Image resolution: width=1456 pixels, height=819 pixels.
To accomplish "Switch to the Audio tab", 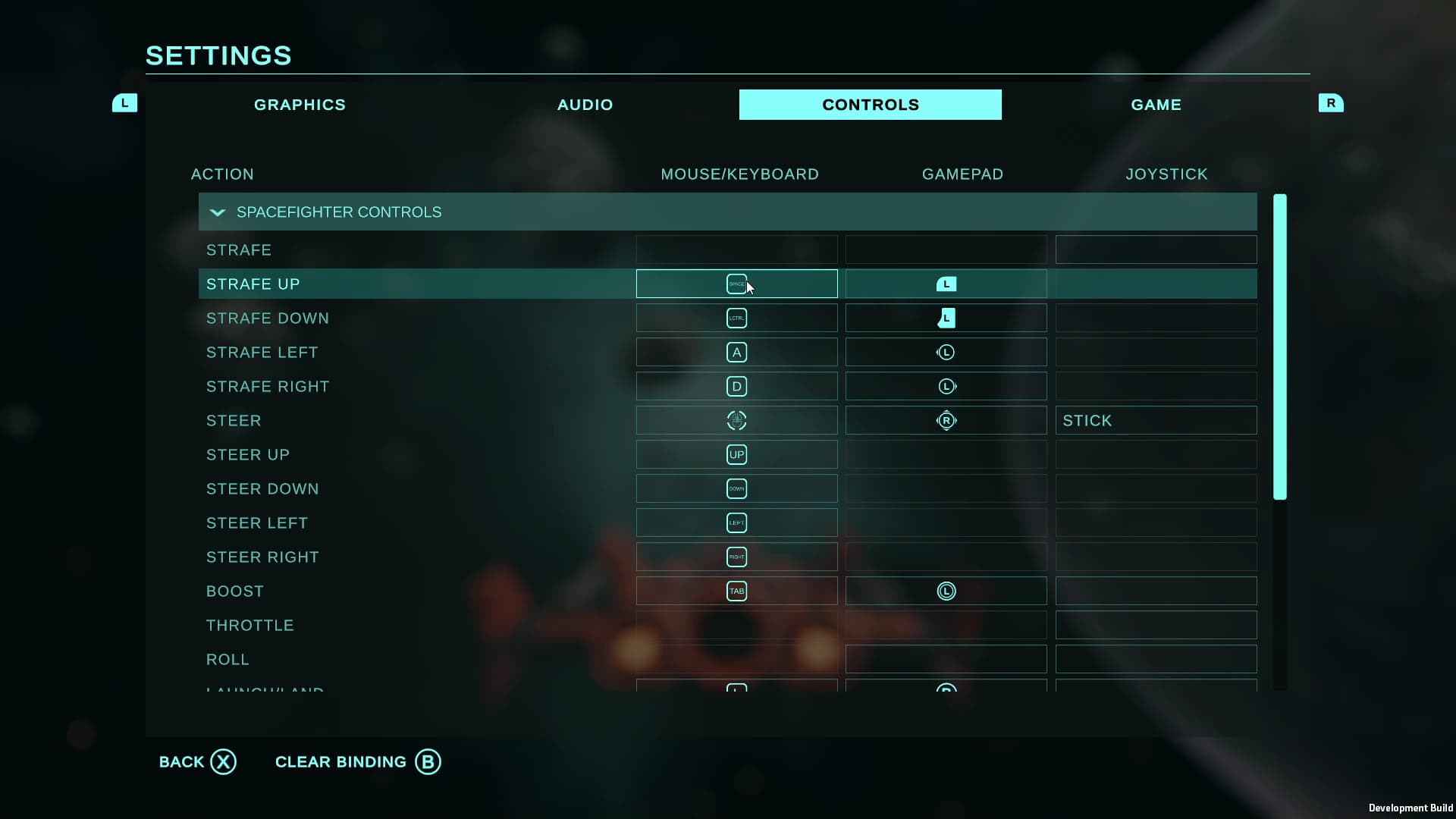I will point(585,105).
